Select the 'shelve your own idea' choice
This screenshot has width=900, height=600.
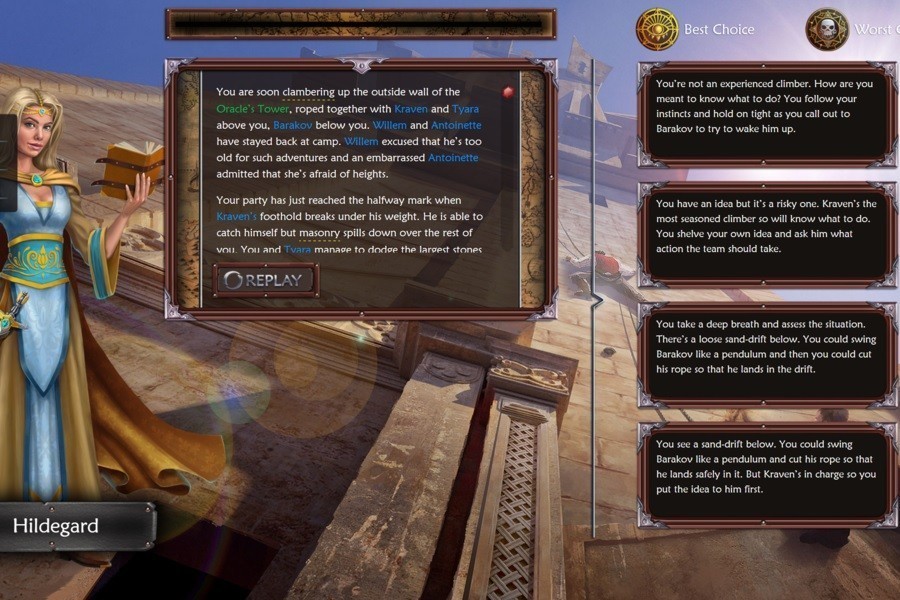click(x=767, y=227)
